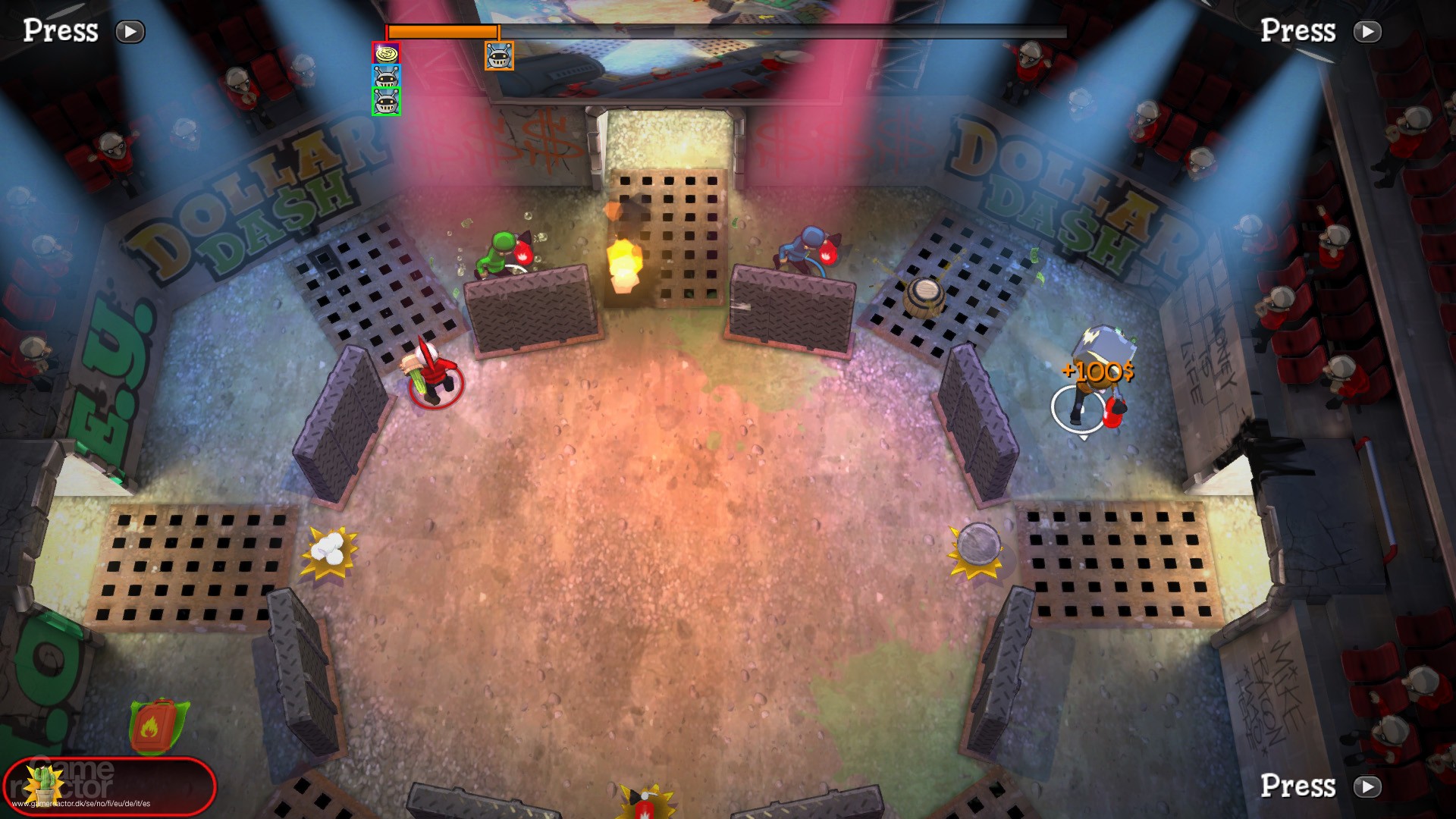Viewport: 1456px width, 819px height.
Task: Click the orange round progress bar at the top
Action: 444,30
